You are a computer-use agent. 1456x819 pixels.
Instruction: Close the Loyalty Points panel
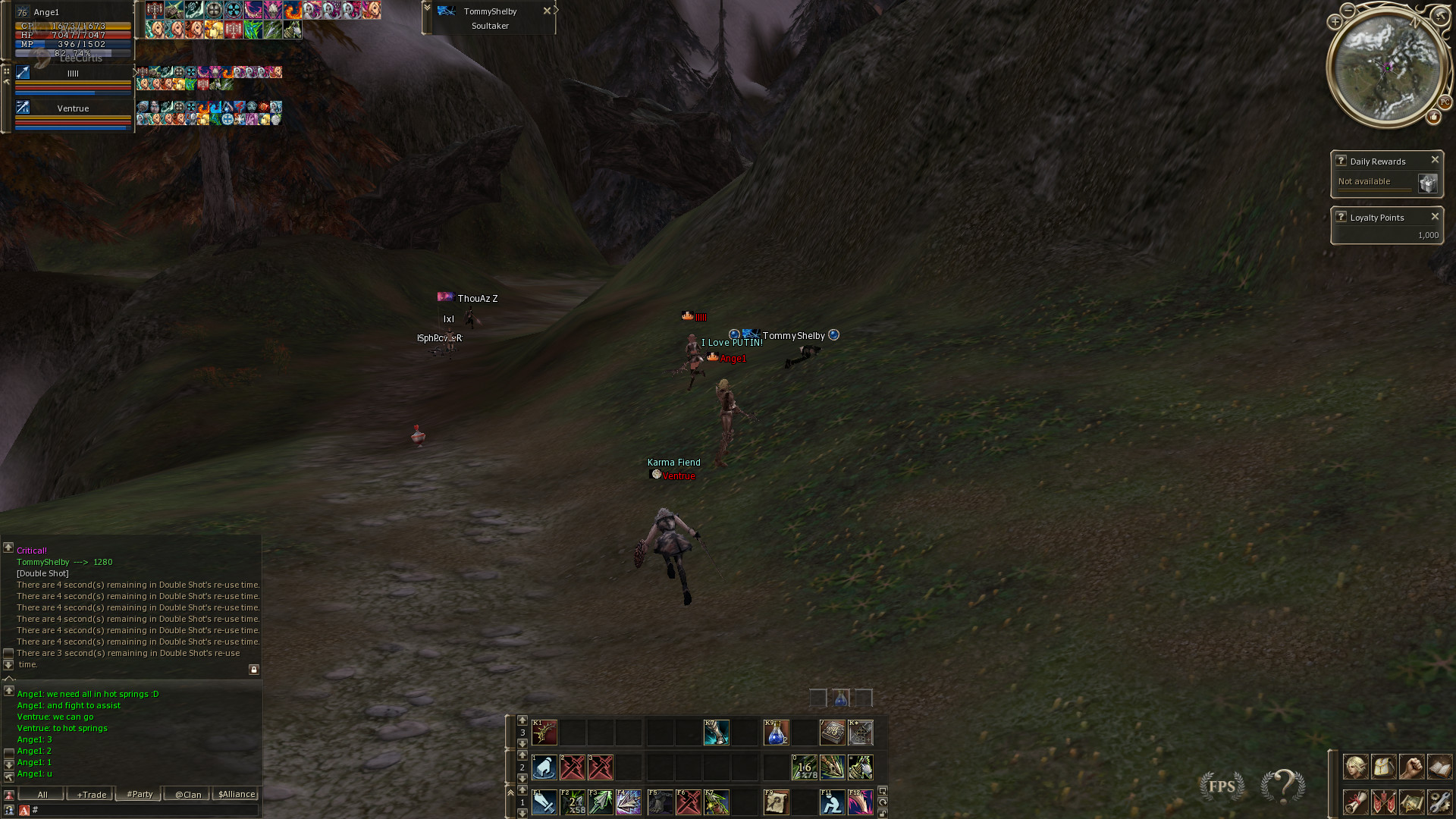1435,217
